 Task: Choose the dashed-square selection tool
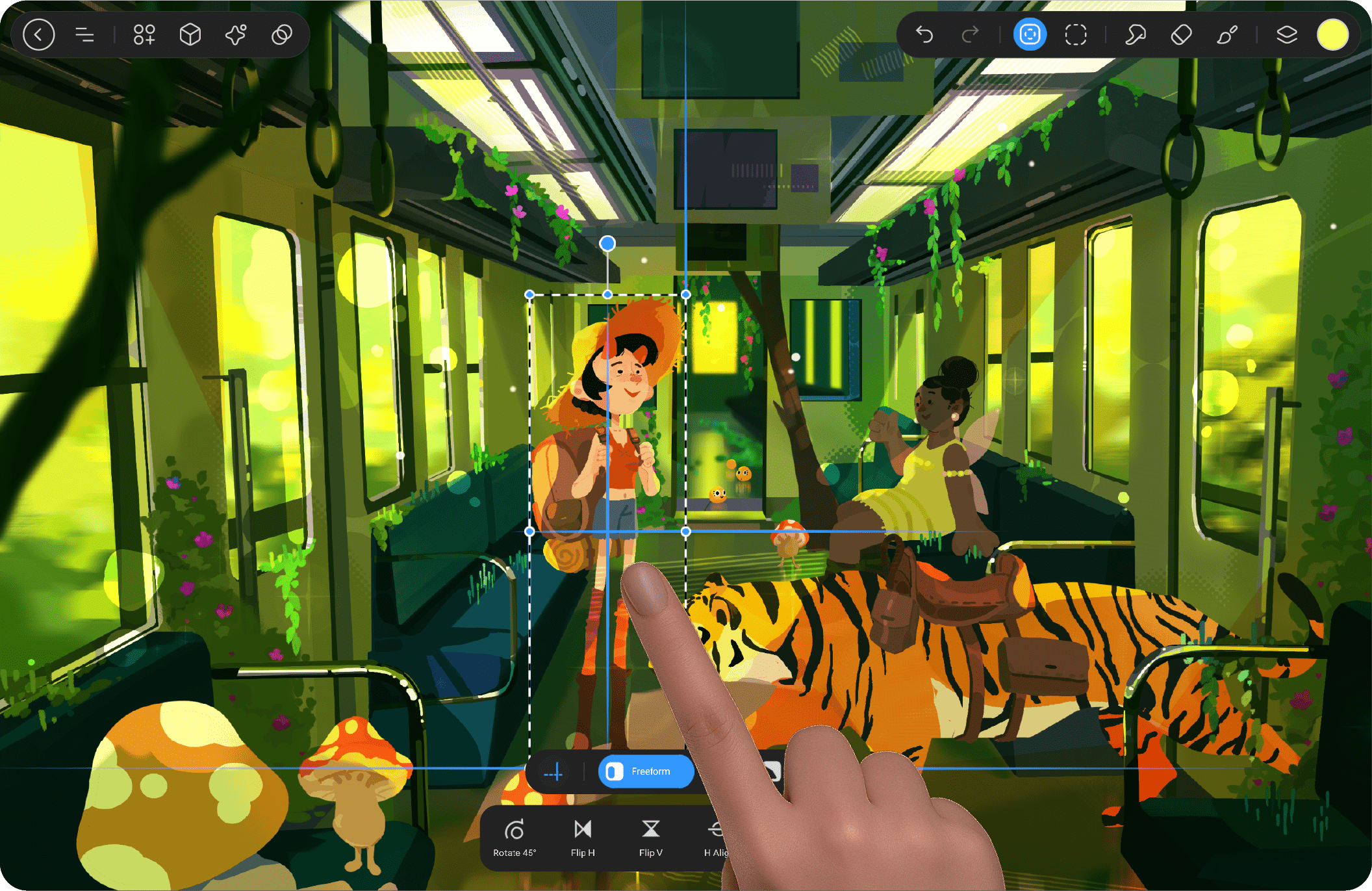click(x=1076, y=34)
